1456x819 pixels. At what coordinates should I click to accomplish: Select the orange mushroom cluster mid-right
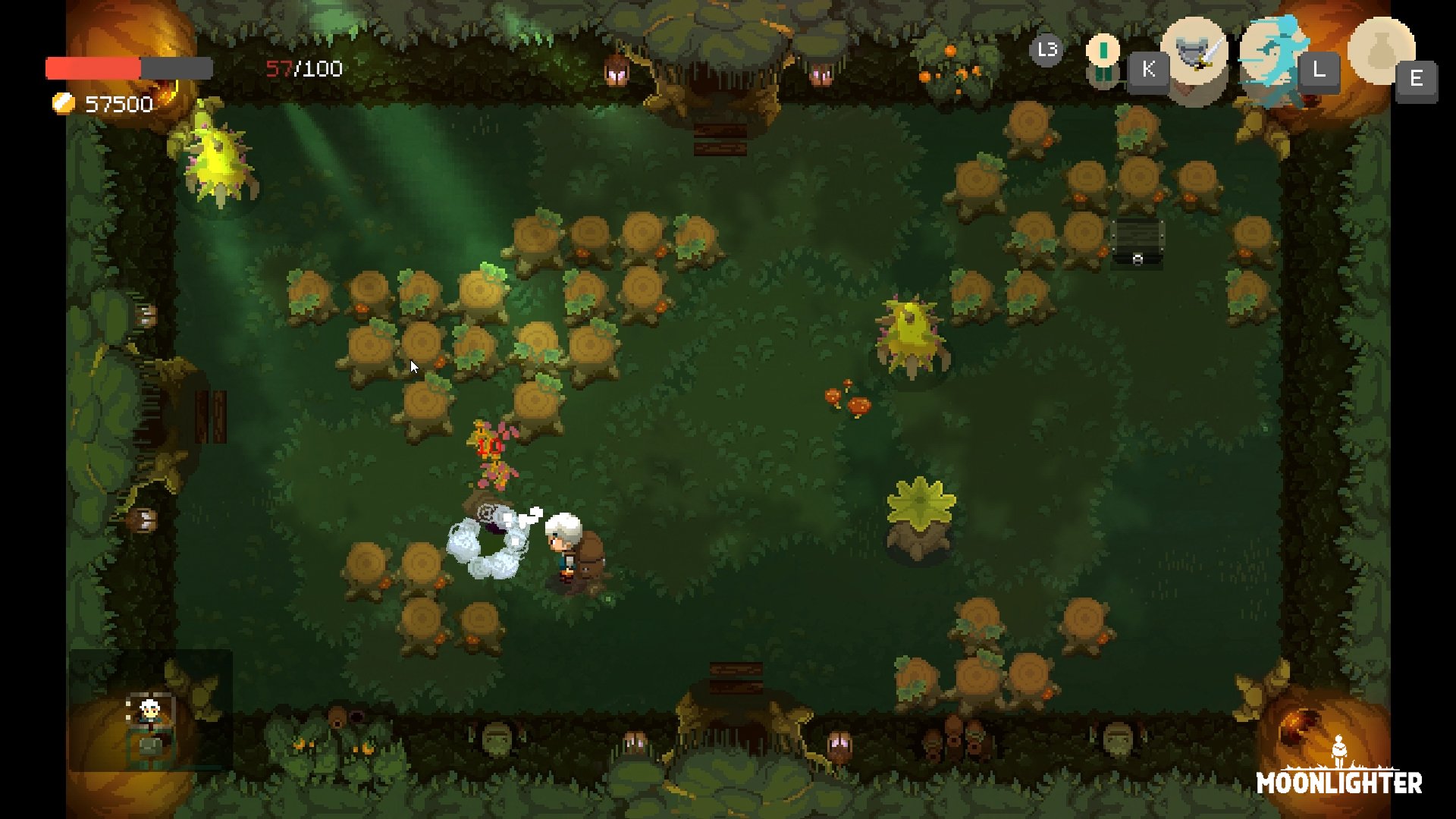coord(849,398)
